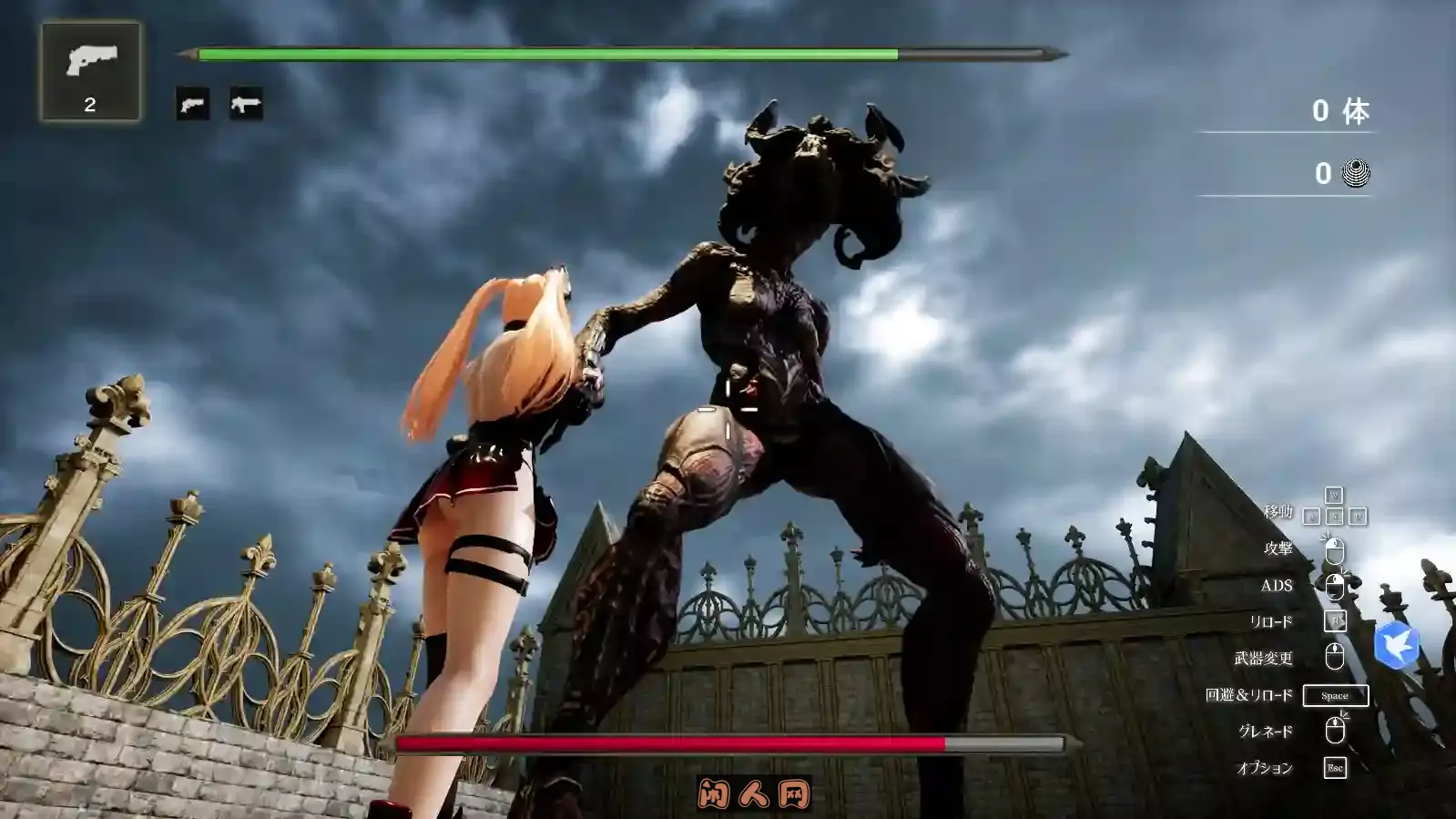This screenshot has width=1456, height=819.
Task: Click the W key icon above 移動
Action: pos(1333,496)
